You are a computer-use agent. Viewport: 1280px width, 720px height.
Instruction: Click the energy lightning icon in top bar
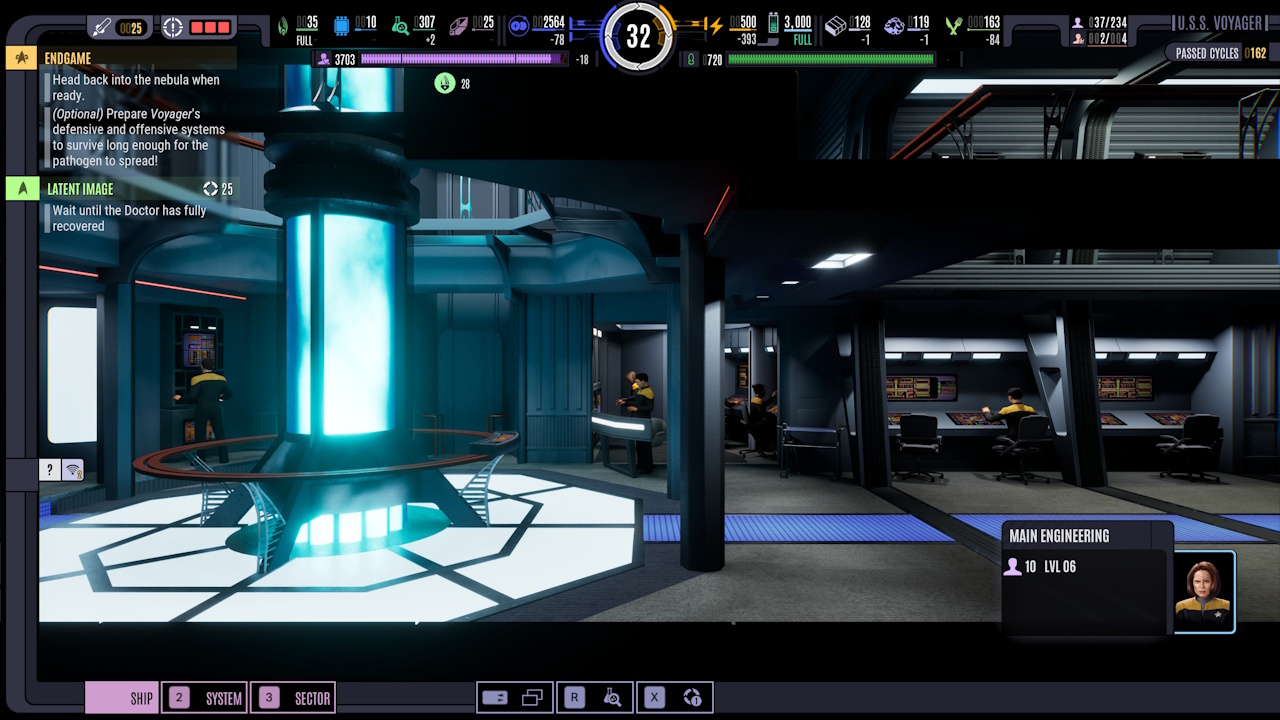[716, 26]
